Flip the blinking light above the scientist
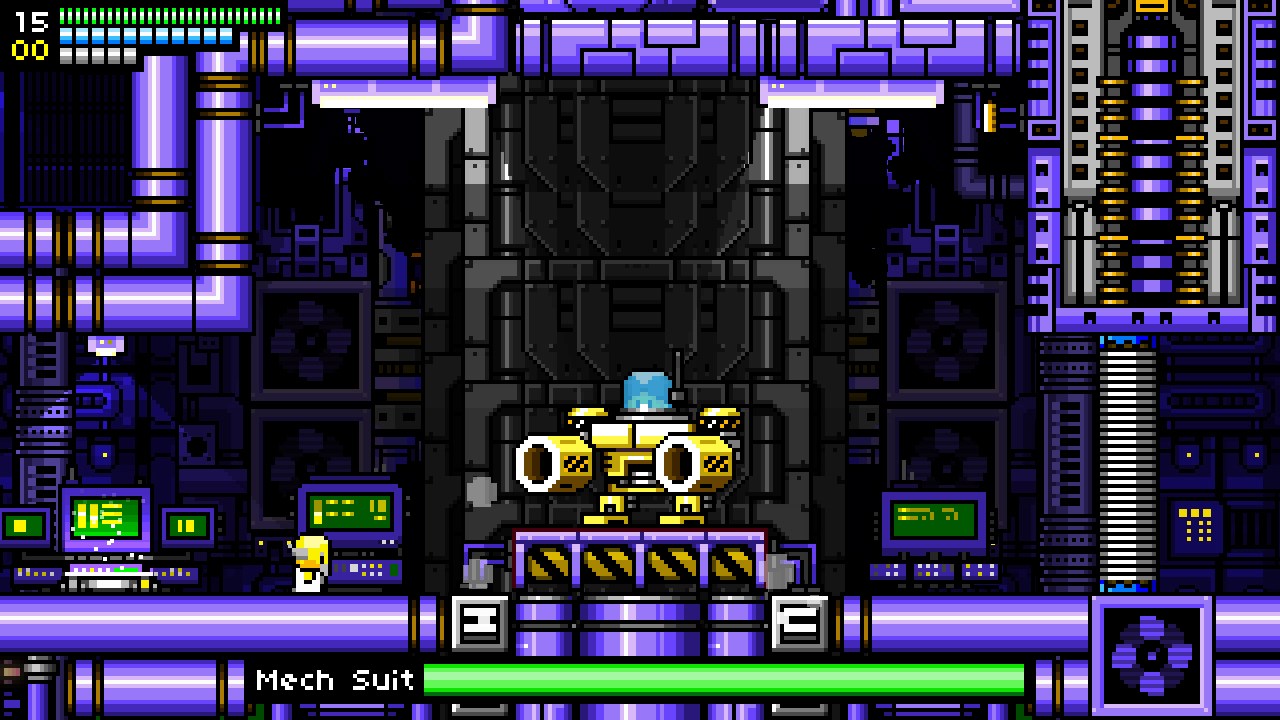1280x720 pixels. [x=105, y=343]
